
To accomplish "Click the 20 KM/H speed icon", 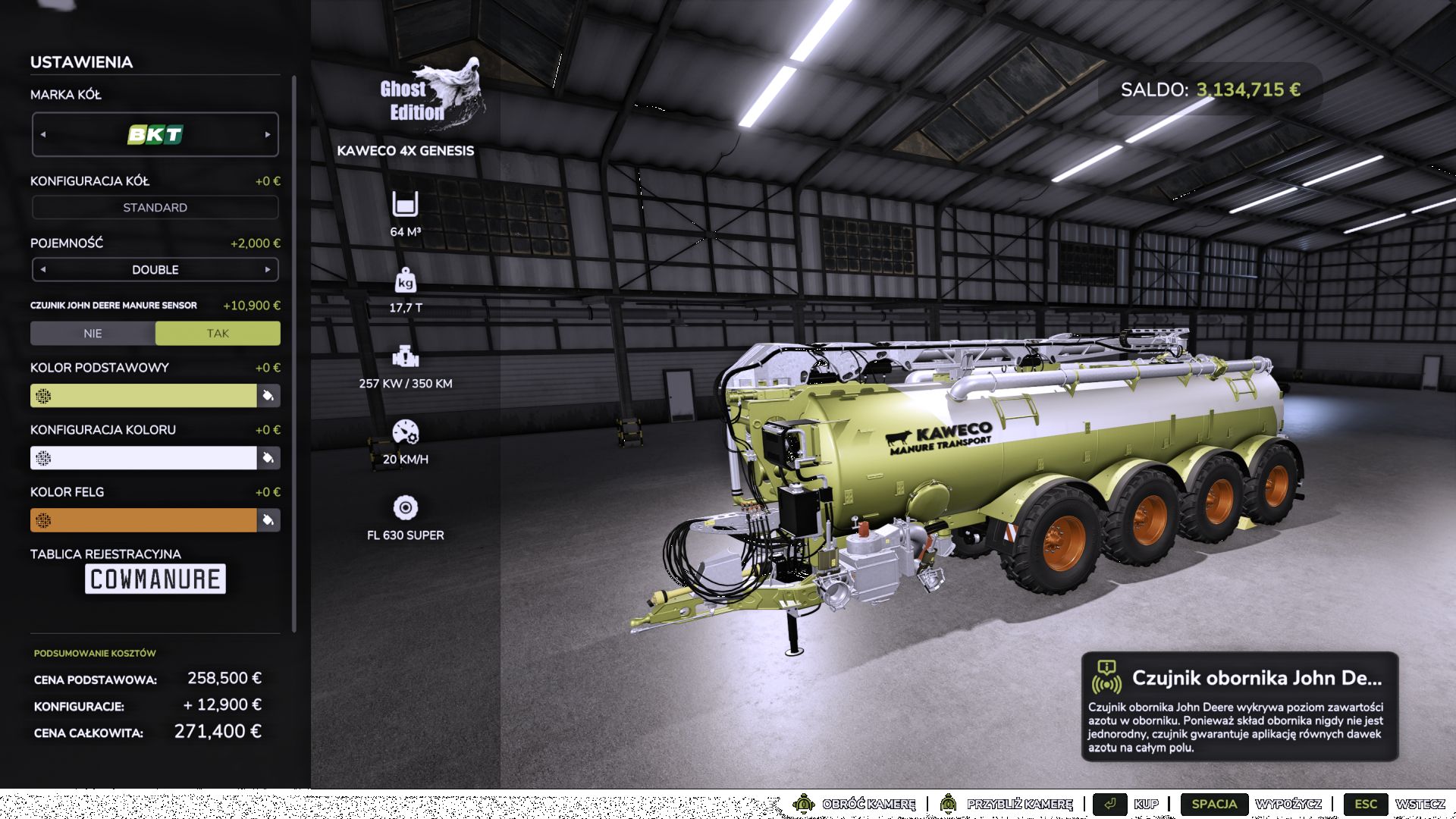I will point(406,434).
